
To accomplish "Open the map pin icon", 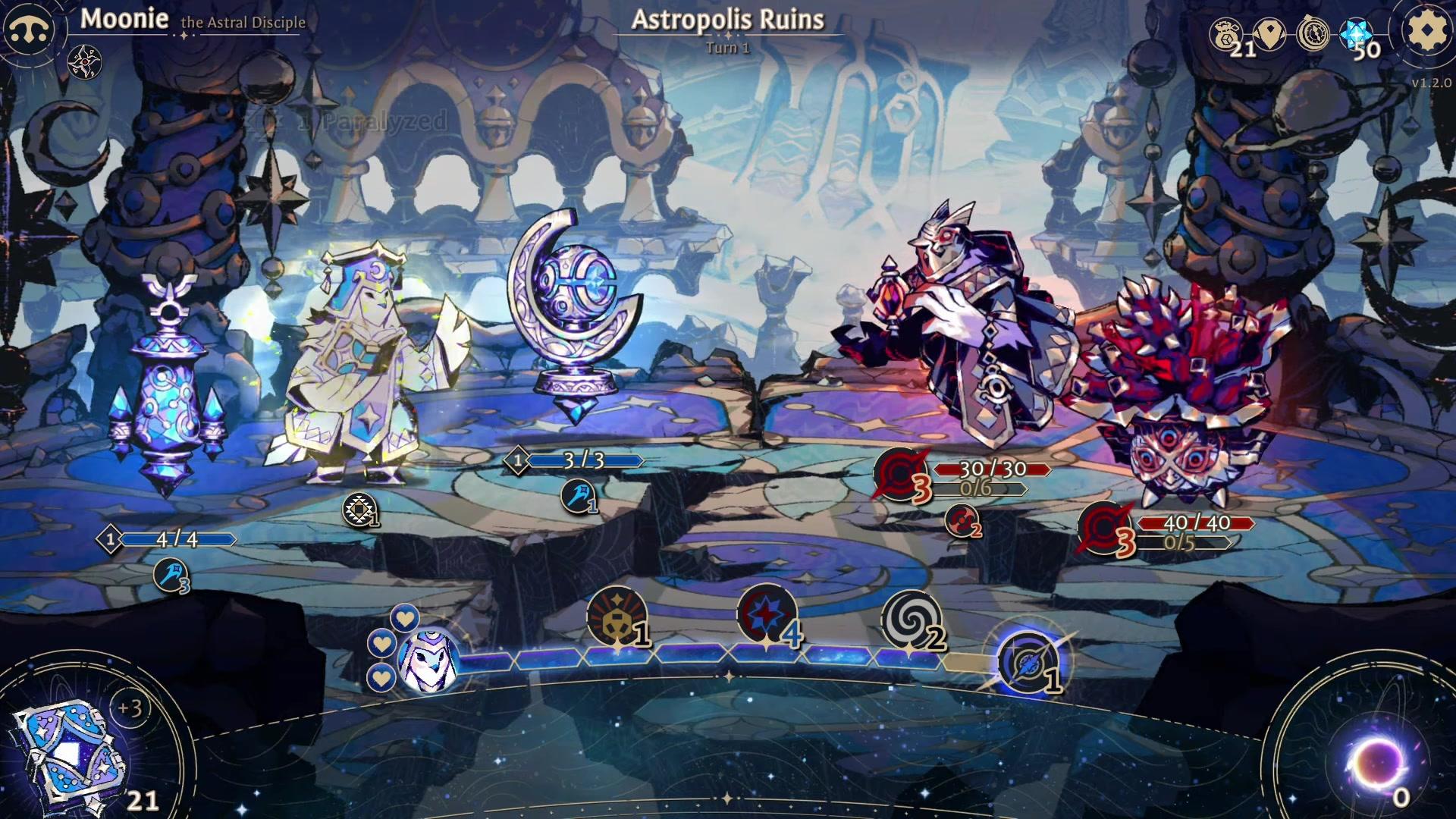I will 1269,33.
